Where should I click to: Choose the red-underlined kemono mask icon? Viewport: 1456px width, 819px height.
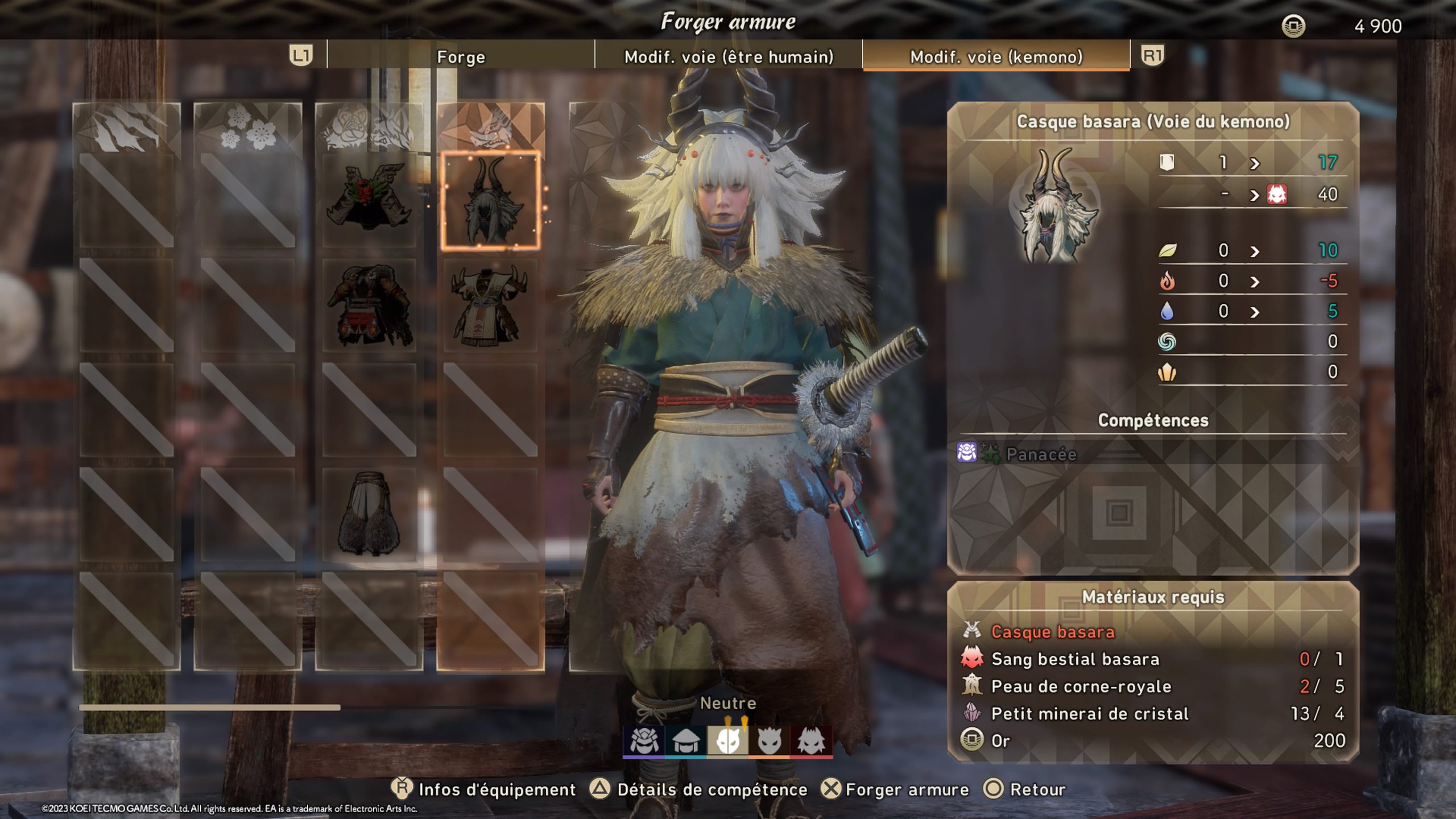812,741
